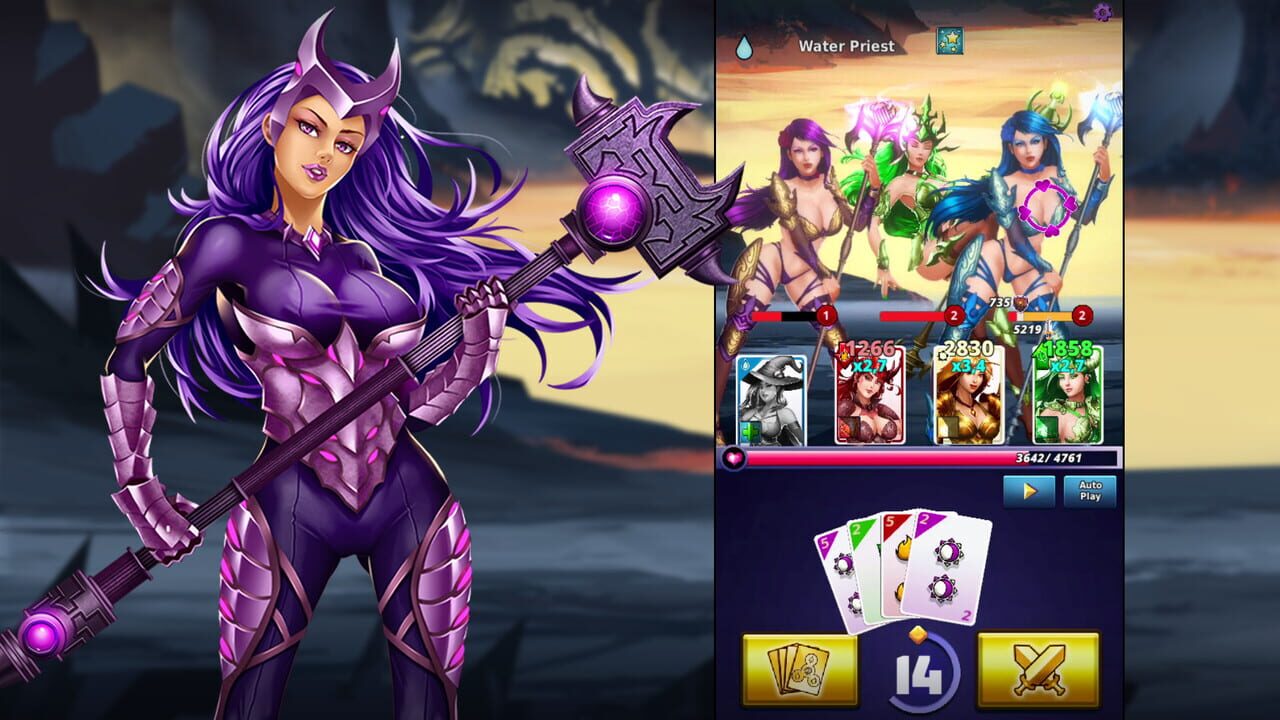Enable Auto Play mode
This screenshot has width=1280, height=720.
[1088, 490]
